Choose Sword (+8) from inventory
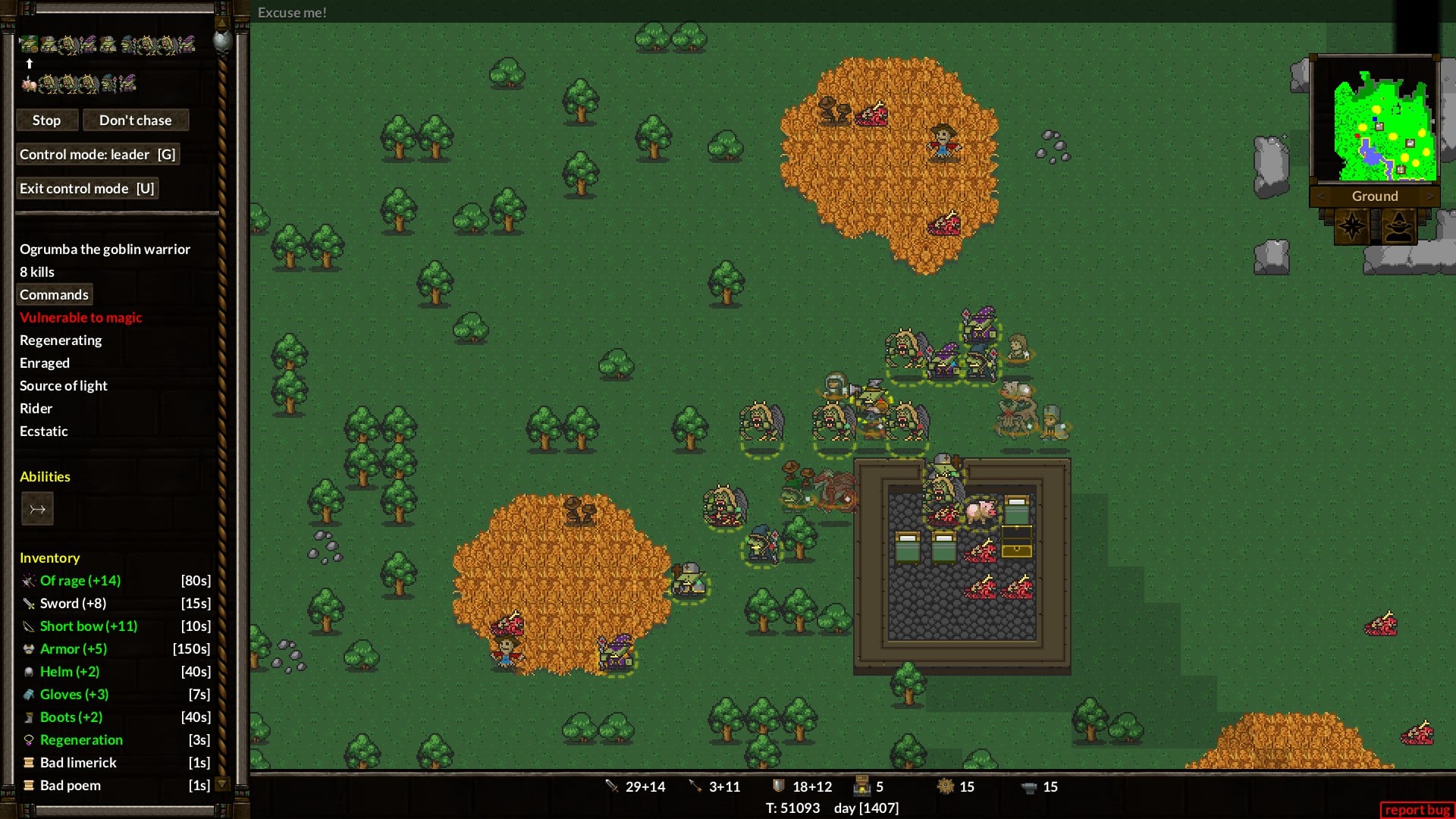This screenshot has height=819, width=1456. 73,604
